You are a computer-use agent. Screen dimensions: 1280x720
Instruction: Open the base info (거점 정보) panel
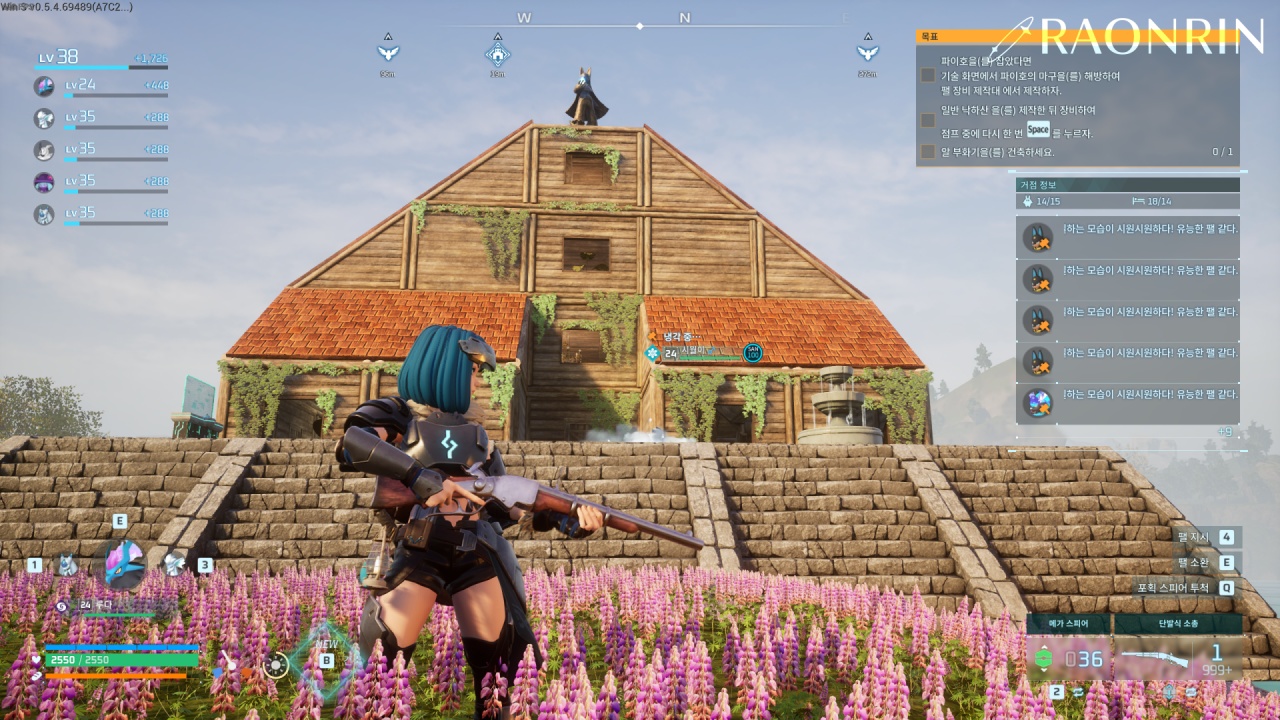point(1128,185)
